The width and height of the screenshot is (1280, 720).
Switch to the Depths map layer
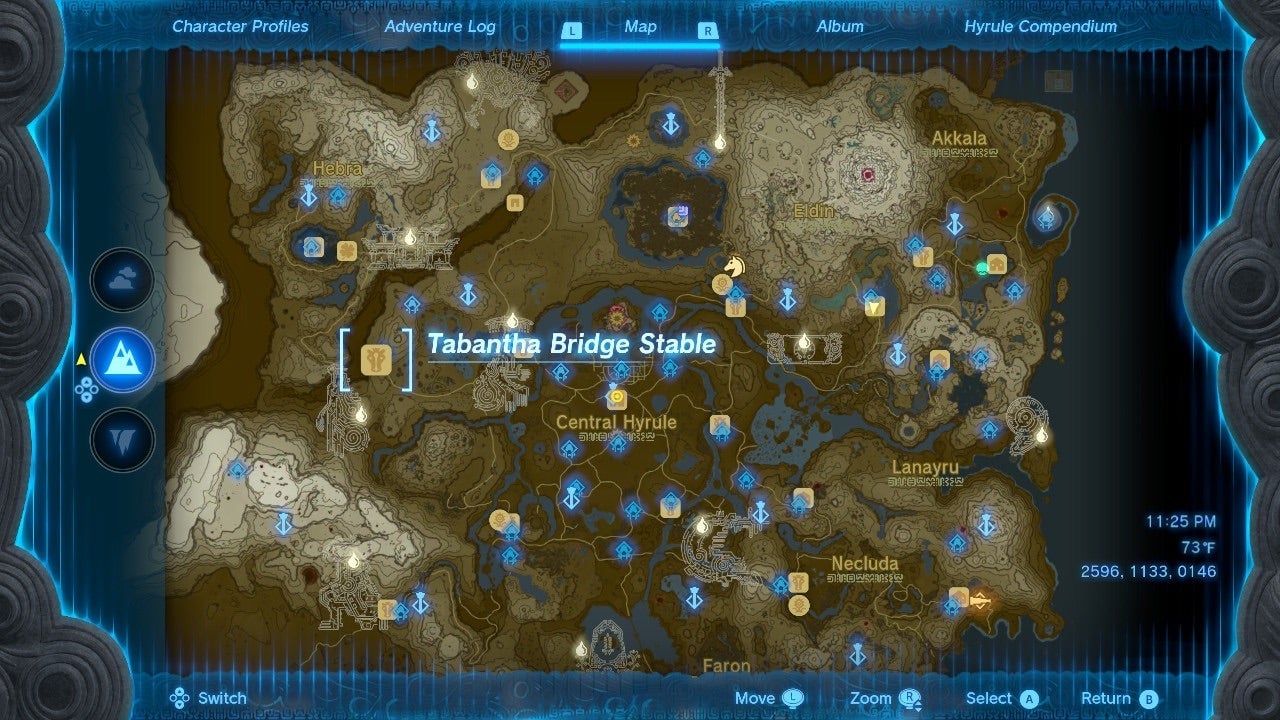tap(120, 437)
